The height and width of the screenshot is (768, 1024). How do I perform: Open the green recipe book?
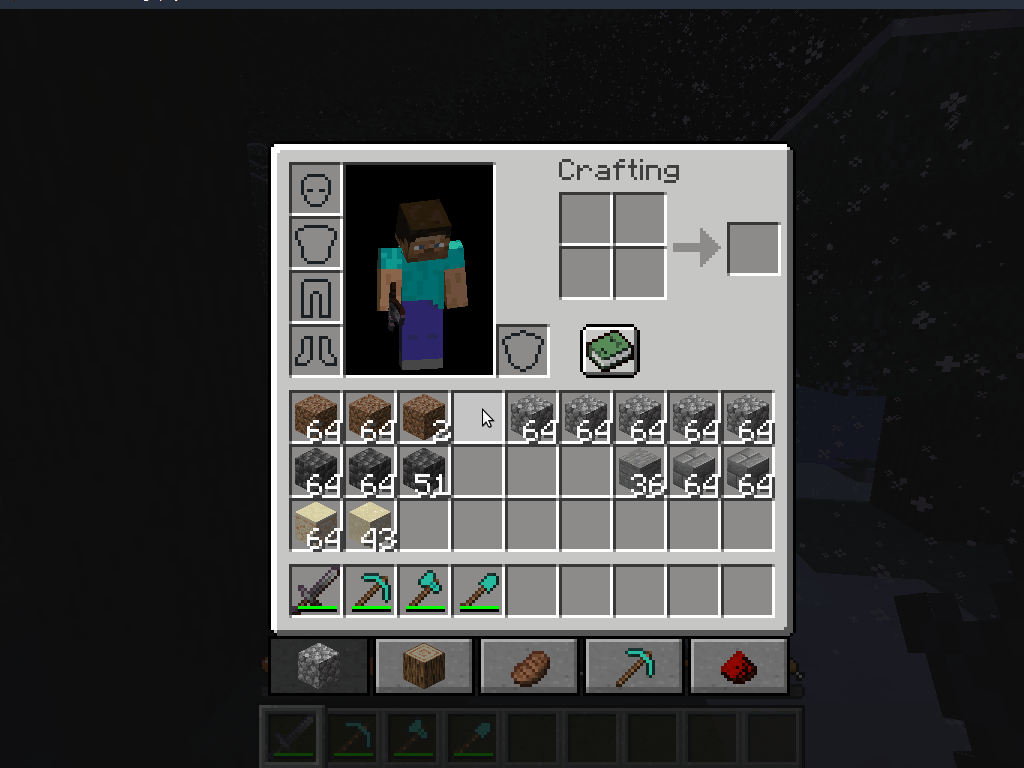tap(609, 351)
